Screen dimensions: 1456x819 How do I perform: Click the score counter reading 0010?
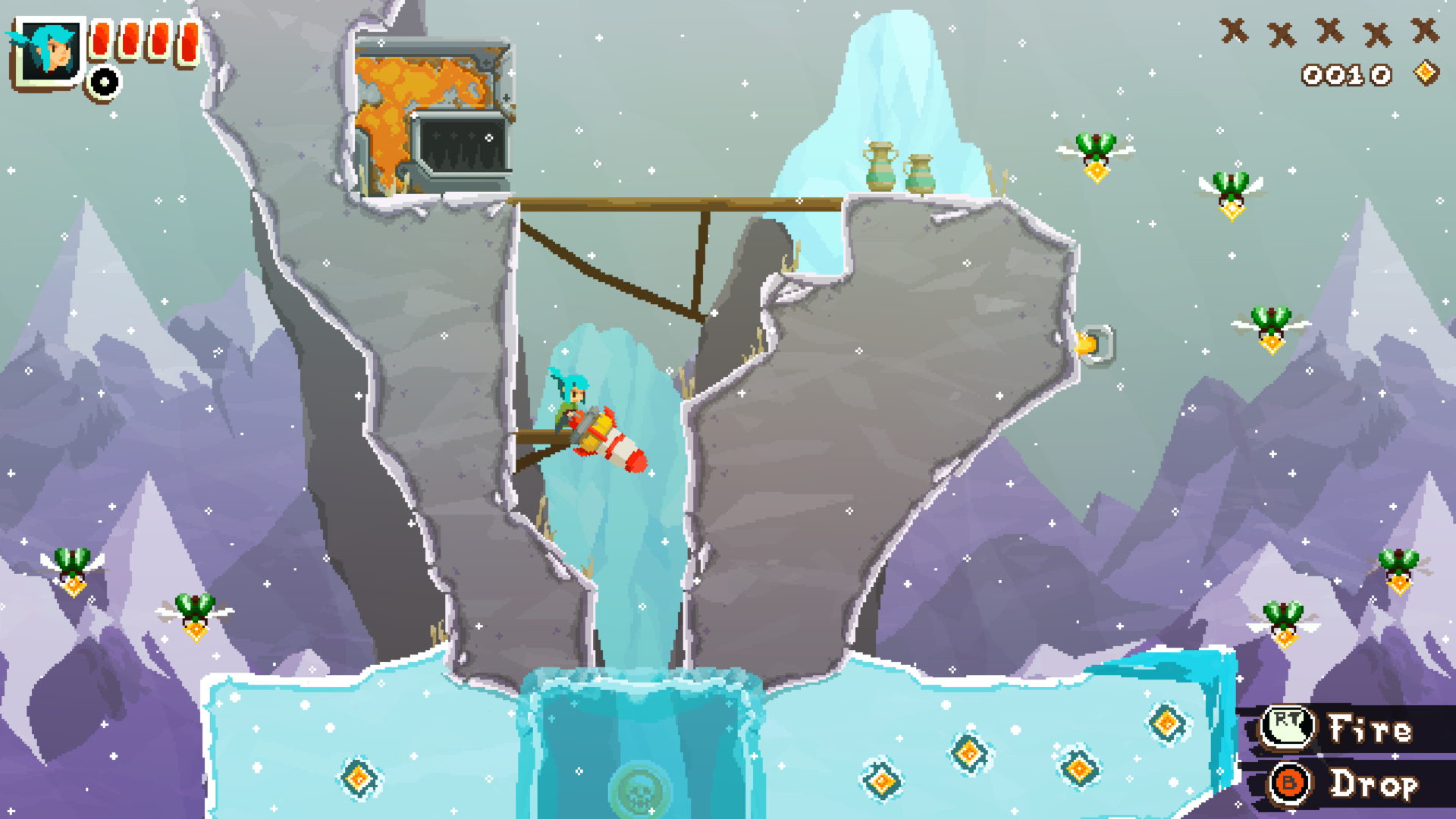1346,73
